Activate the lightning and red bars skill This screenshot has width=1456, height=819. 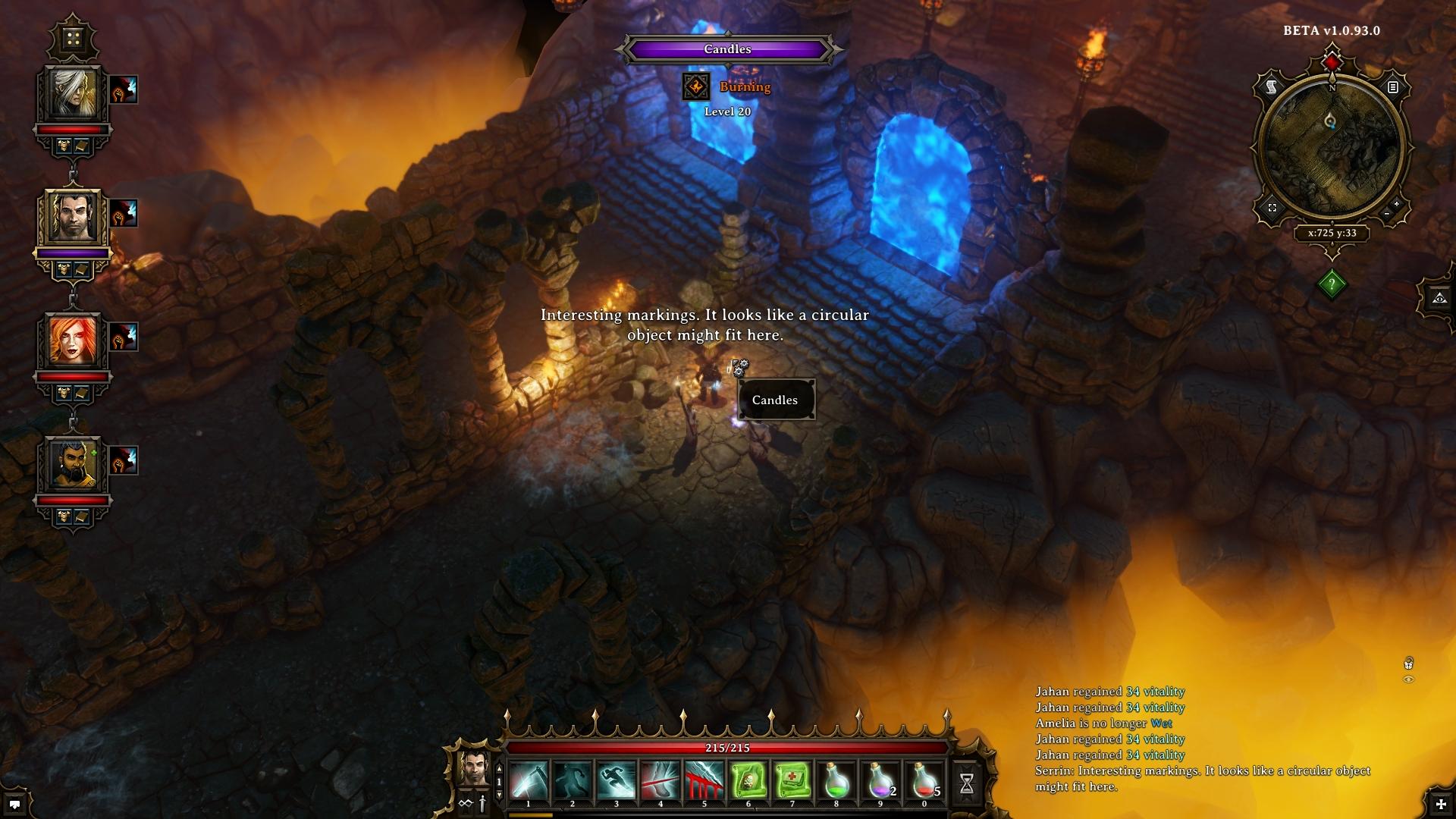[704, 781]
